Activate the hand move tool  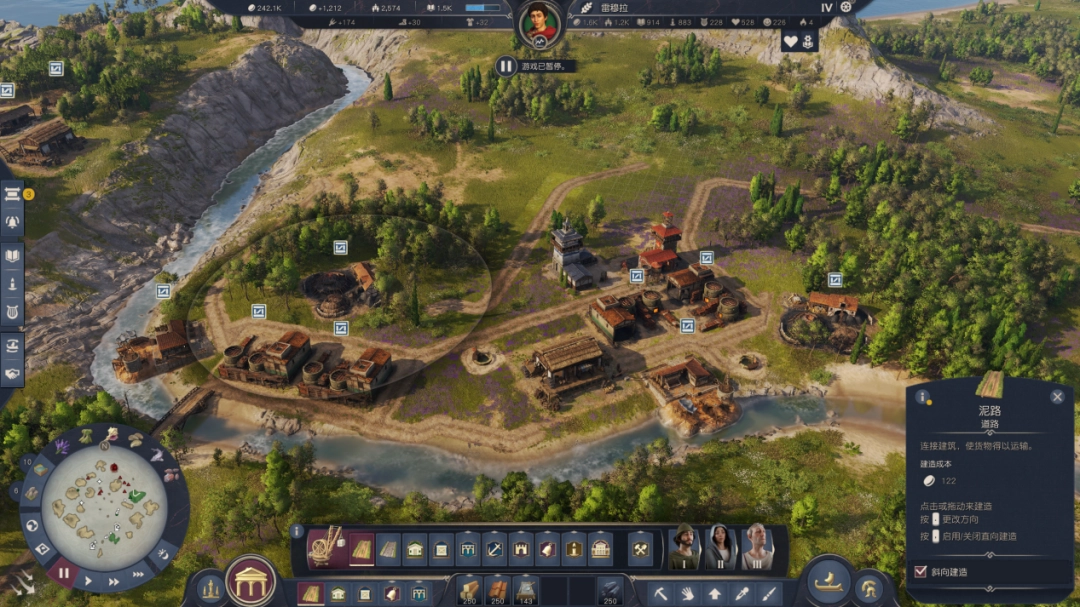pos(689,593)
